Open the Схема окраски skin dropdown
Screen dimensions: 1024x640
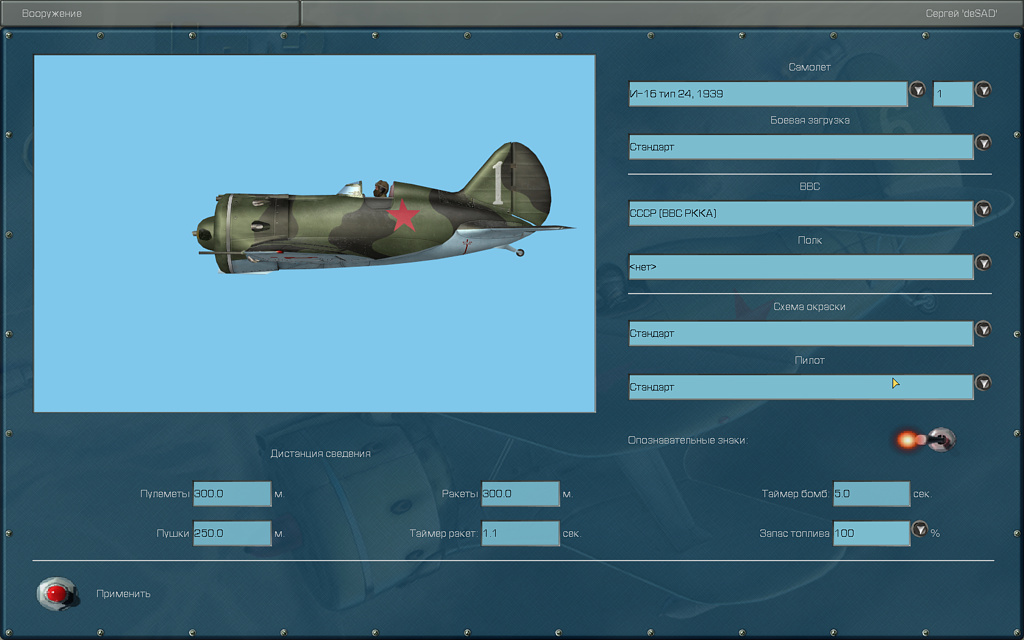pos(983,330)
